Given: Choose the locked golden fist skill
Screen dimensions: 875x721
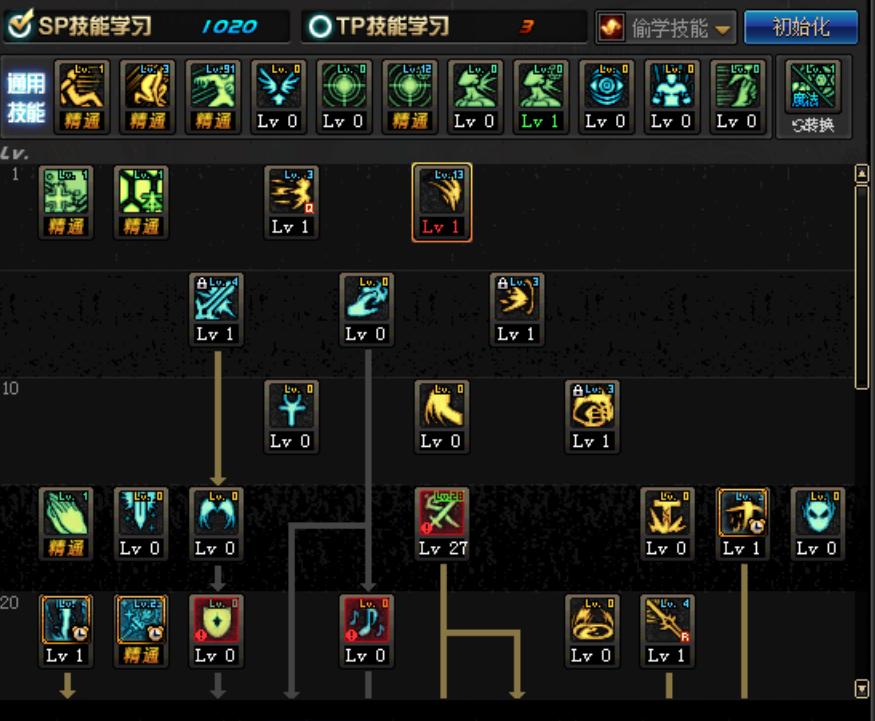Looking at the screenshot, I should 592,408.
